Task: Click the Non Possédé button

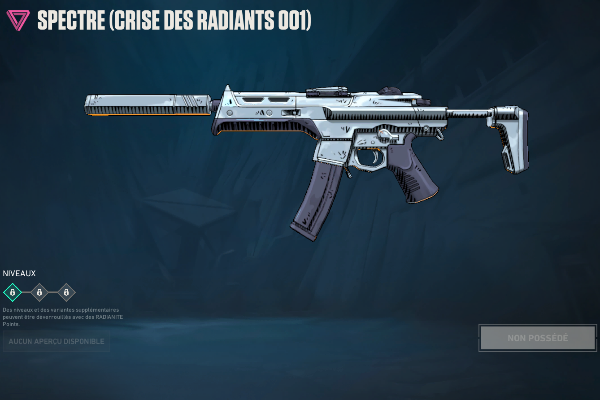Action: coord(537,338)
